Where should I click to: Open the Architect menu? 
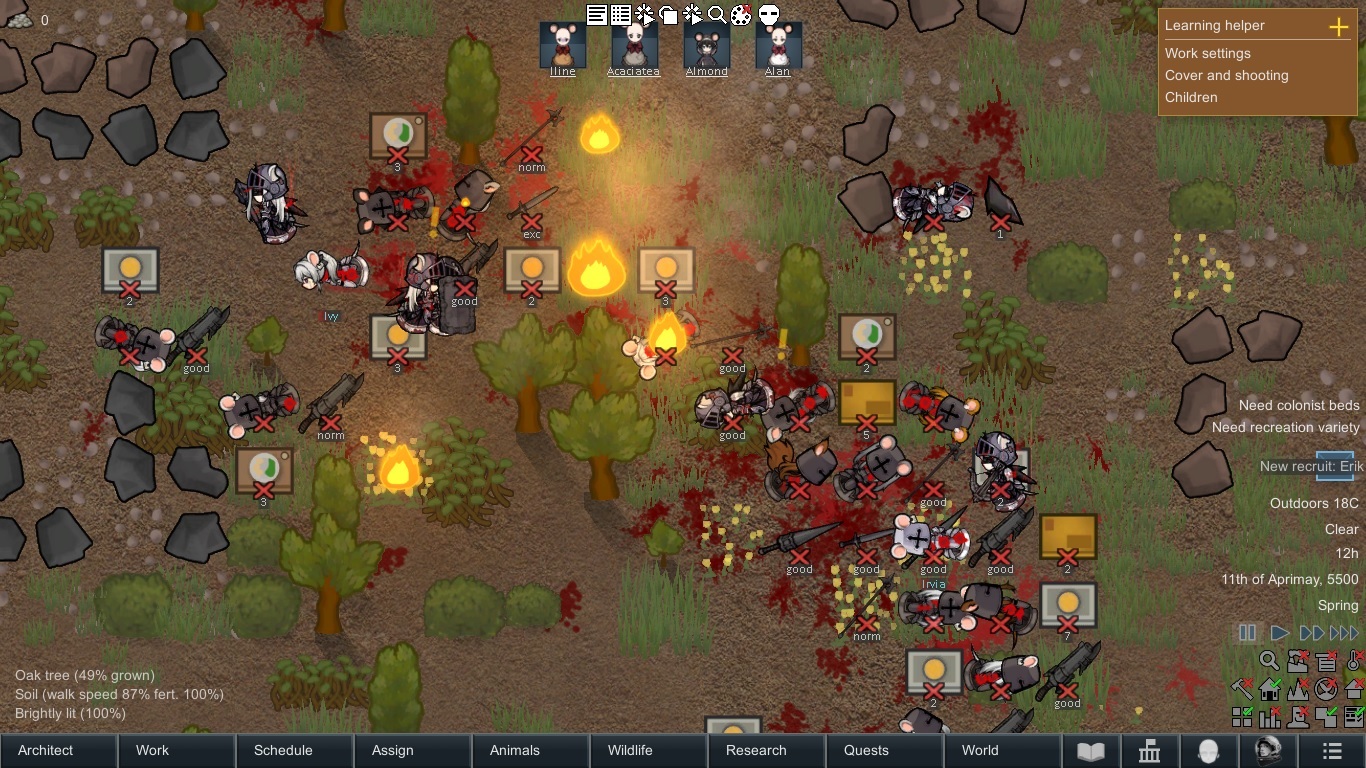point(46,750)
